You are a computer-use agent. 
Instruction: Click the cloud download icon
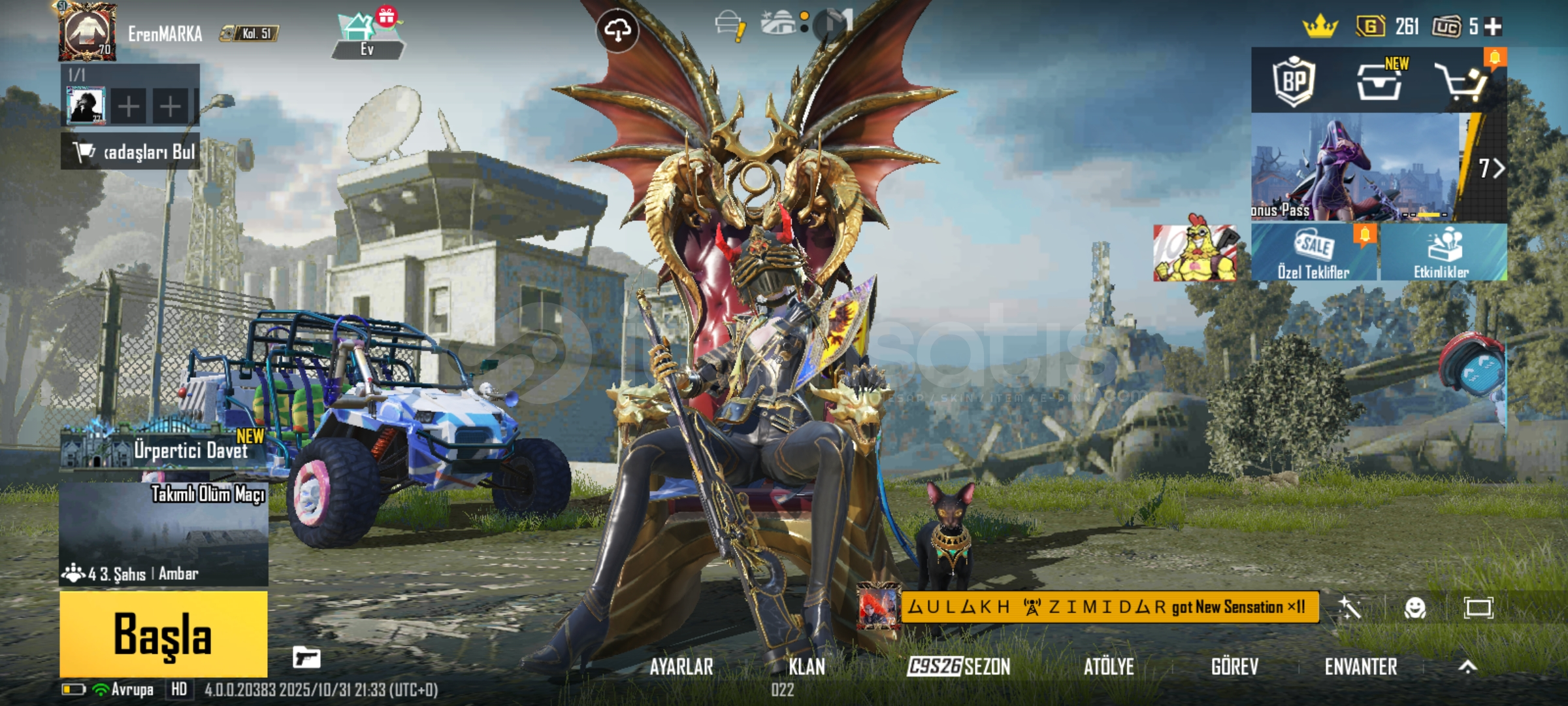(x=617, y=29)
